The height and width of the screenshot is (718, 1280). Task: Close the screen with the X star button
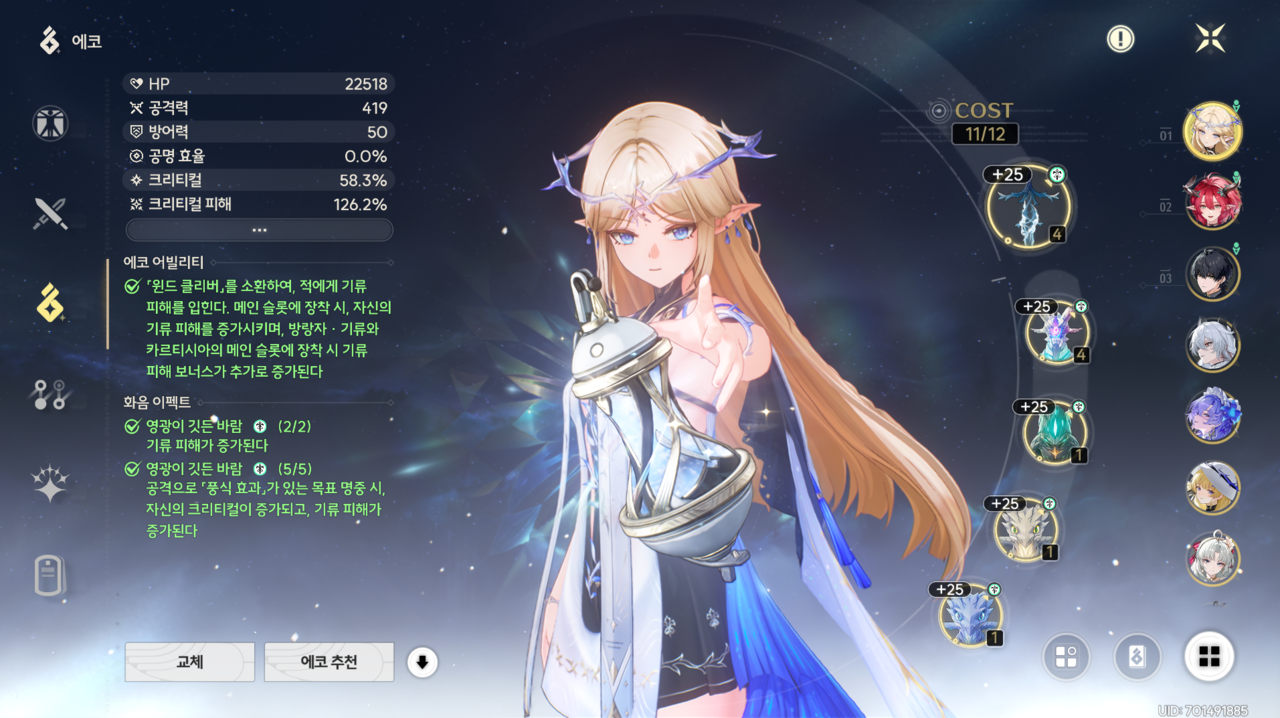pyautogui.click(x=1210, y=39)
